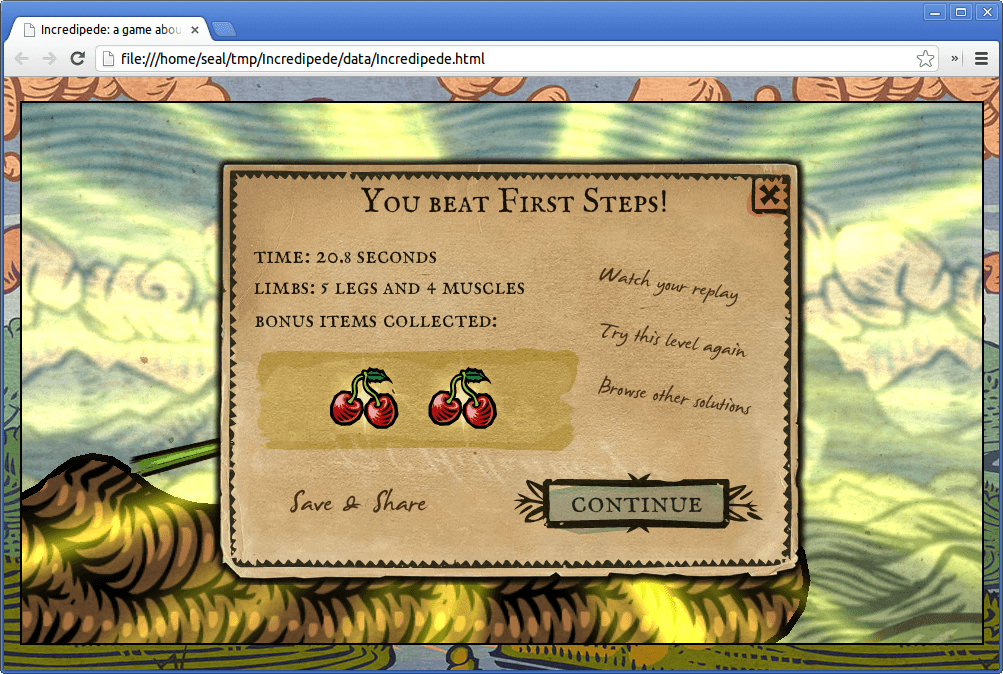Image resolution: width=1003 pixels, height=674 pixels.
Task: Select Save & Share
Action: [358, 502]
